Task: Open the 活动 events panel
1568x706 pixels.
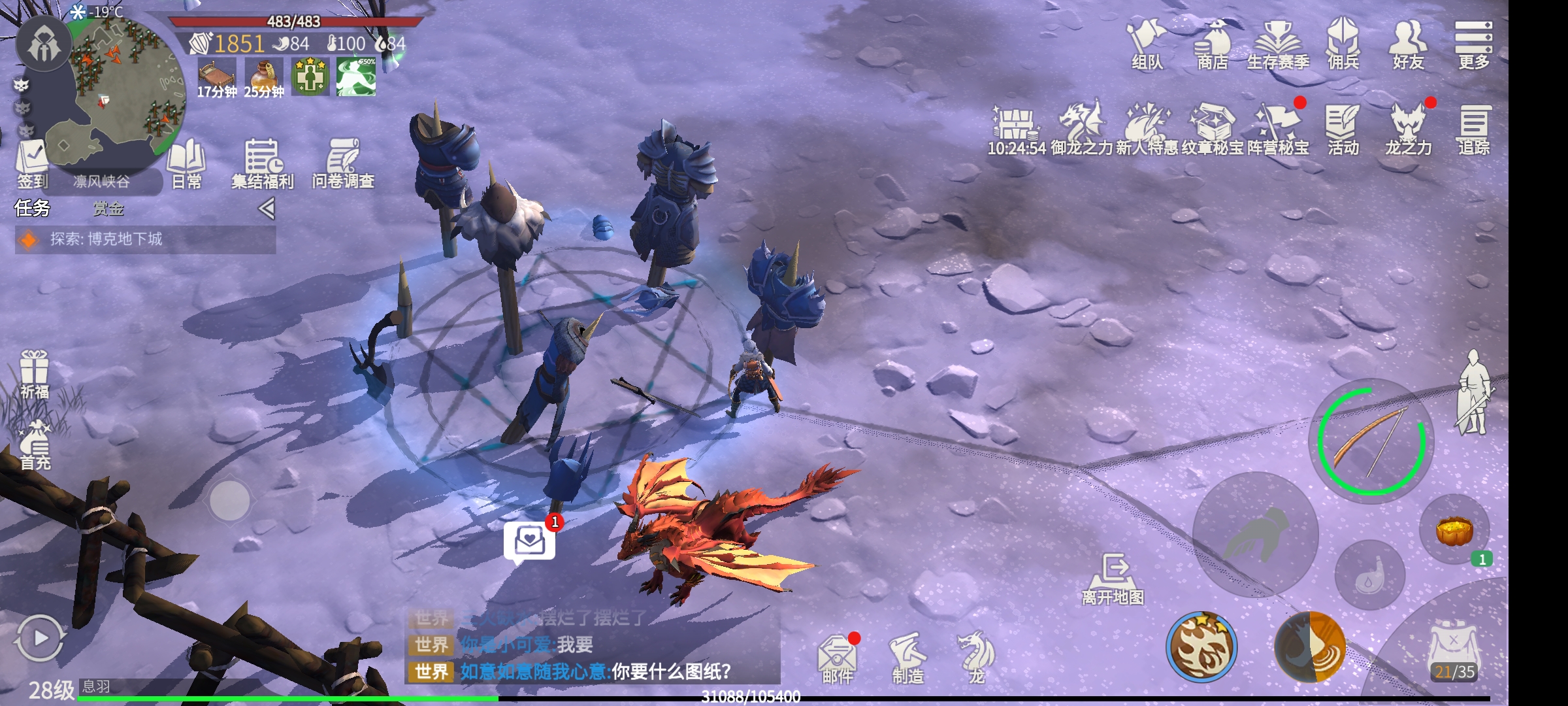Action: (x=1343, y=128)
